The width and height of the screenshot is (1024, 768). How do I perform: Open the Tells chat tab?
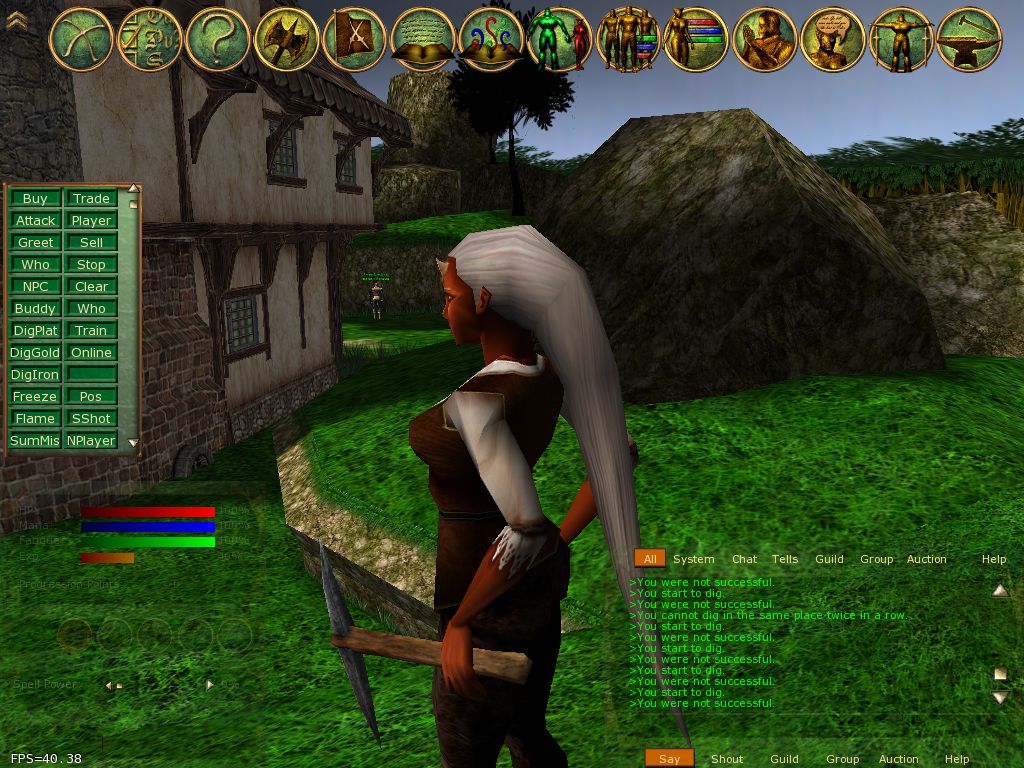pyautogui.click(x=785, y=559)
